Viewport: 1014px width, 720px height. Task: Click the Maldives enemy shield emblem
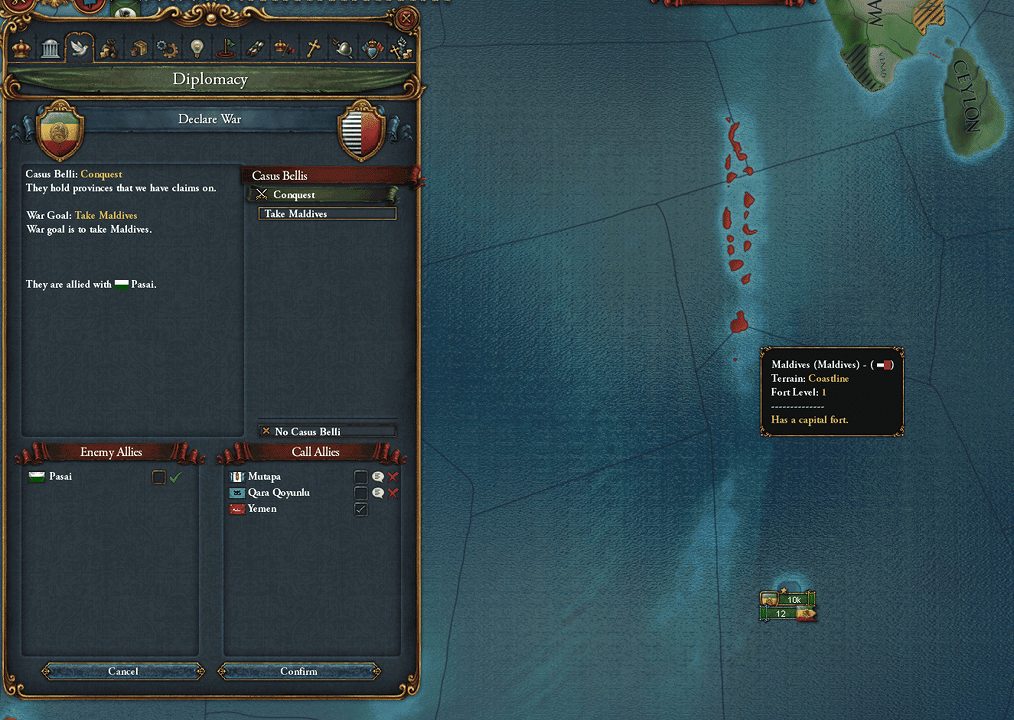click(362, 131)
